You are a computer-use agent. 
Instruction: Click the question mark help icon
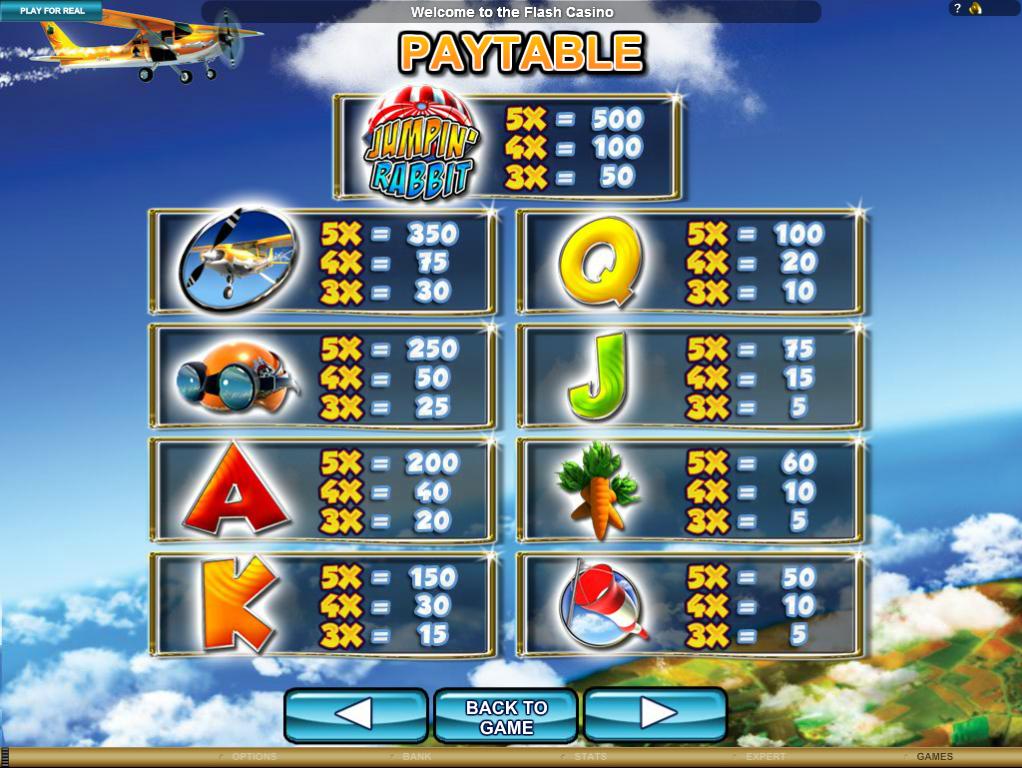pyautogui.click(x=957, y=9)
